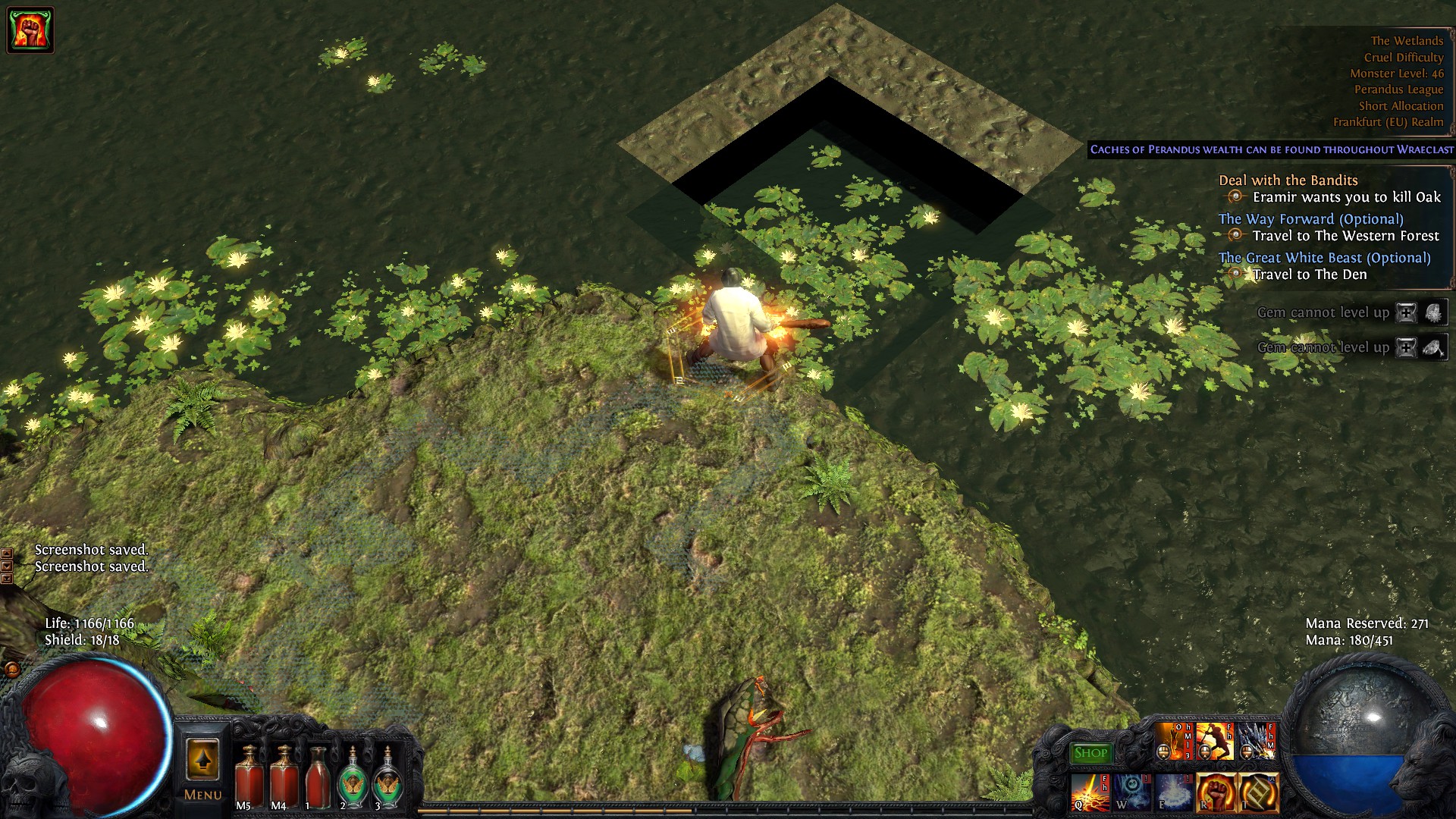Toggle the red fist aura on R
Viewport: 1456px width, 819px height.
tap(1216, 792)
